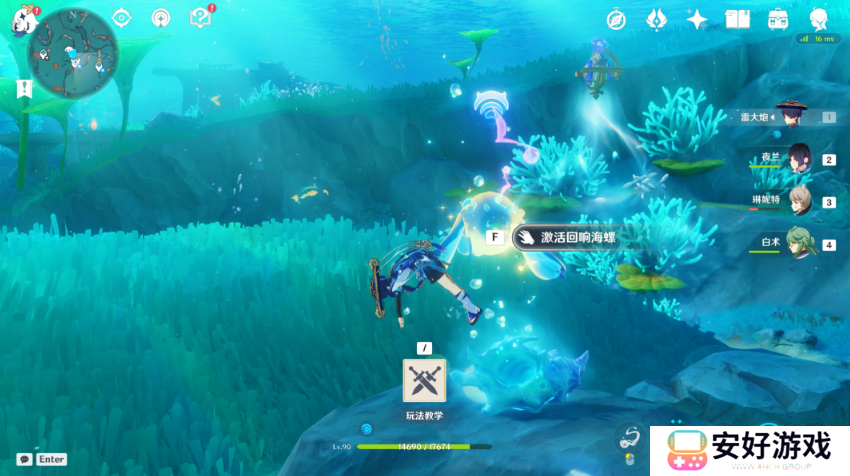Image resolution: width=850 pixels, height=476 pixels.
Task: Open the backpack inventory
Action: (778, 19)
